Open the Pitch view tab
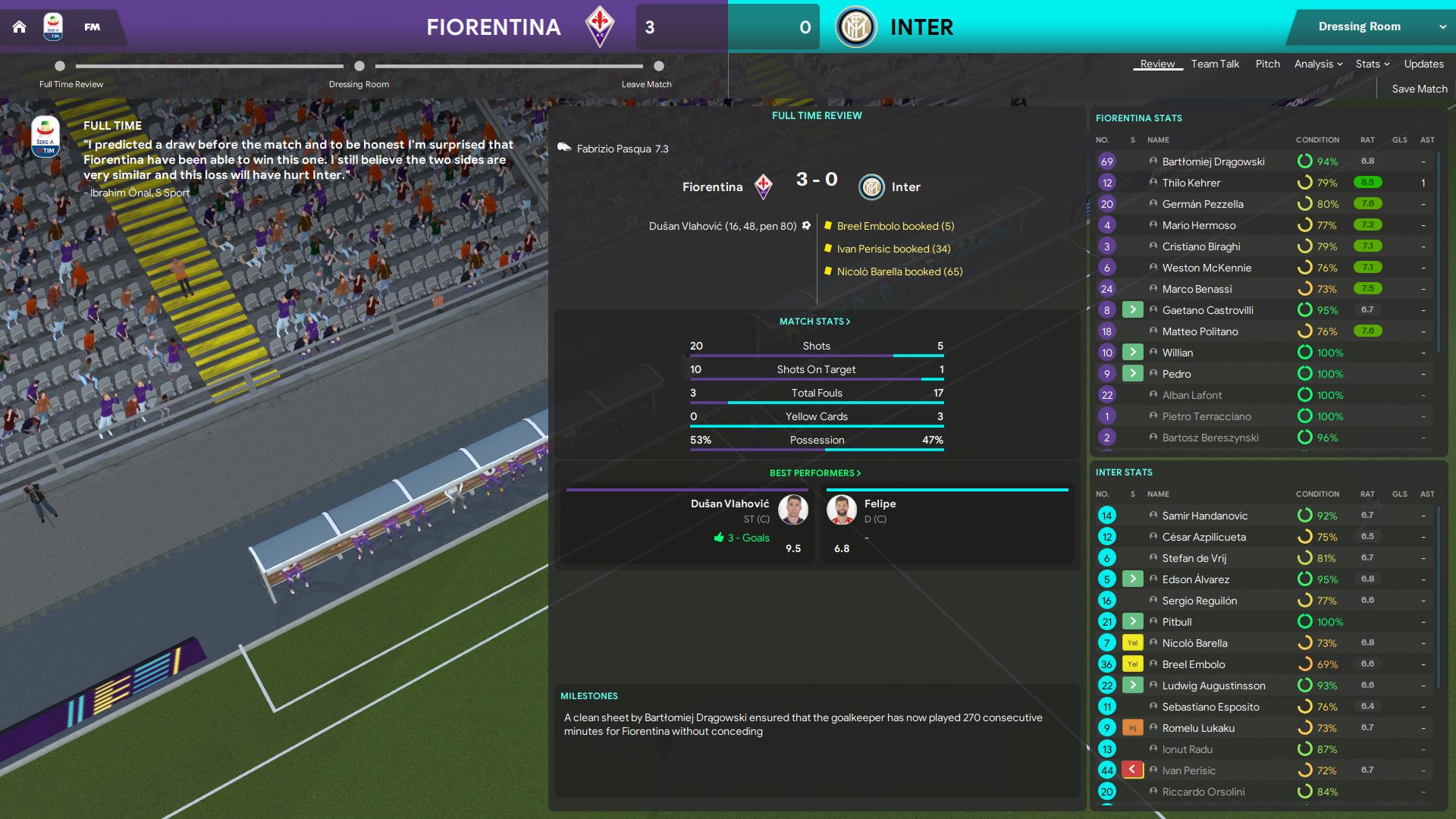The width and height of the screenshot is (1456, 819). tap(1267, 64)
